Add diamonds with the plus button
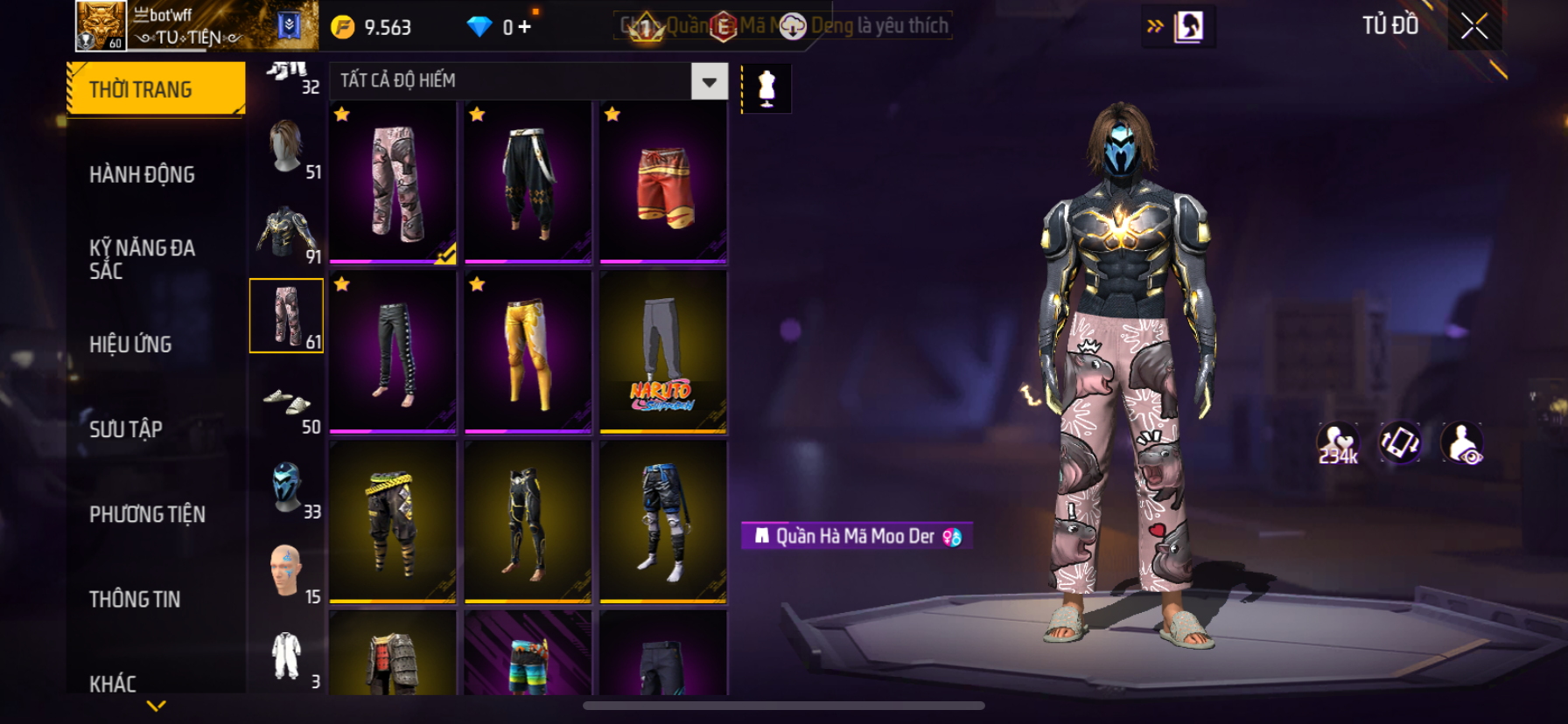The width and height of the screenshot is (1568, 724). point(524,27)
